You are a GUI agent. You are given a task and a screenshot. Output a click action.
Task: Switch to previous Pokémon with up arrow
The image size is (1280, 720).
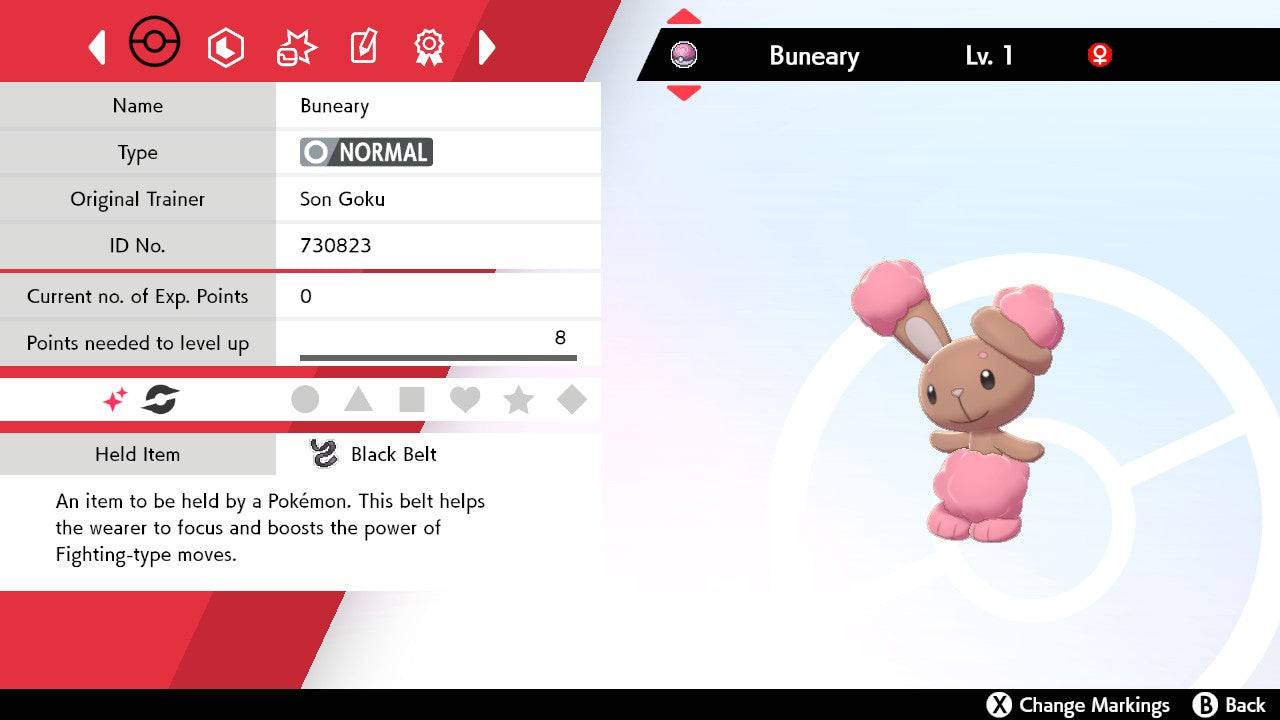pos(683,17)
